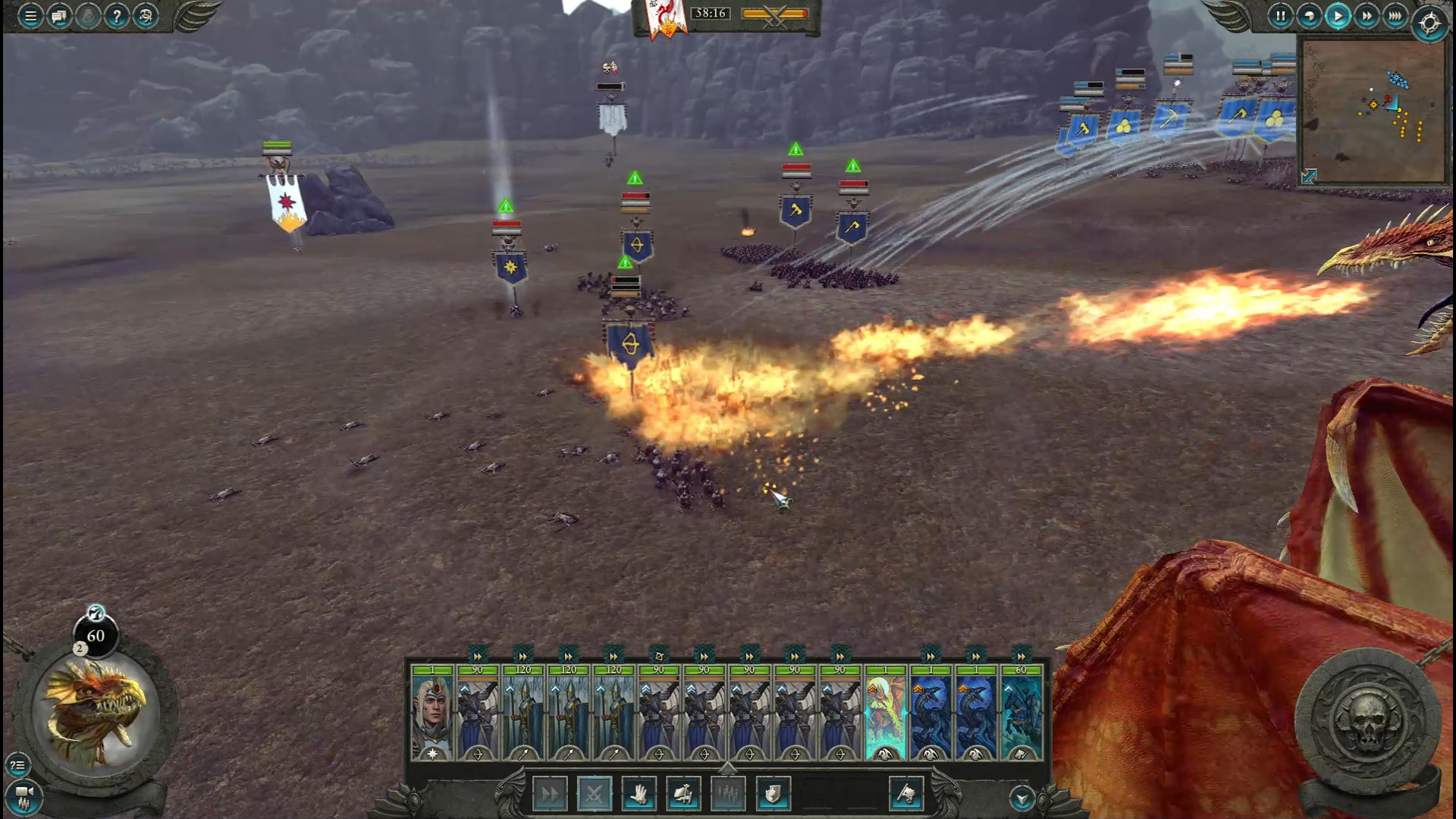Click the halt order hand button
The height and width of the screenshot is (819, 1456).
tap(639, 794)
